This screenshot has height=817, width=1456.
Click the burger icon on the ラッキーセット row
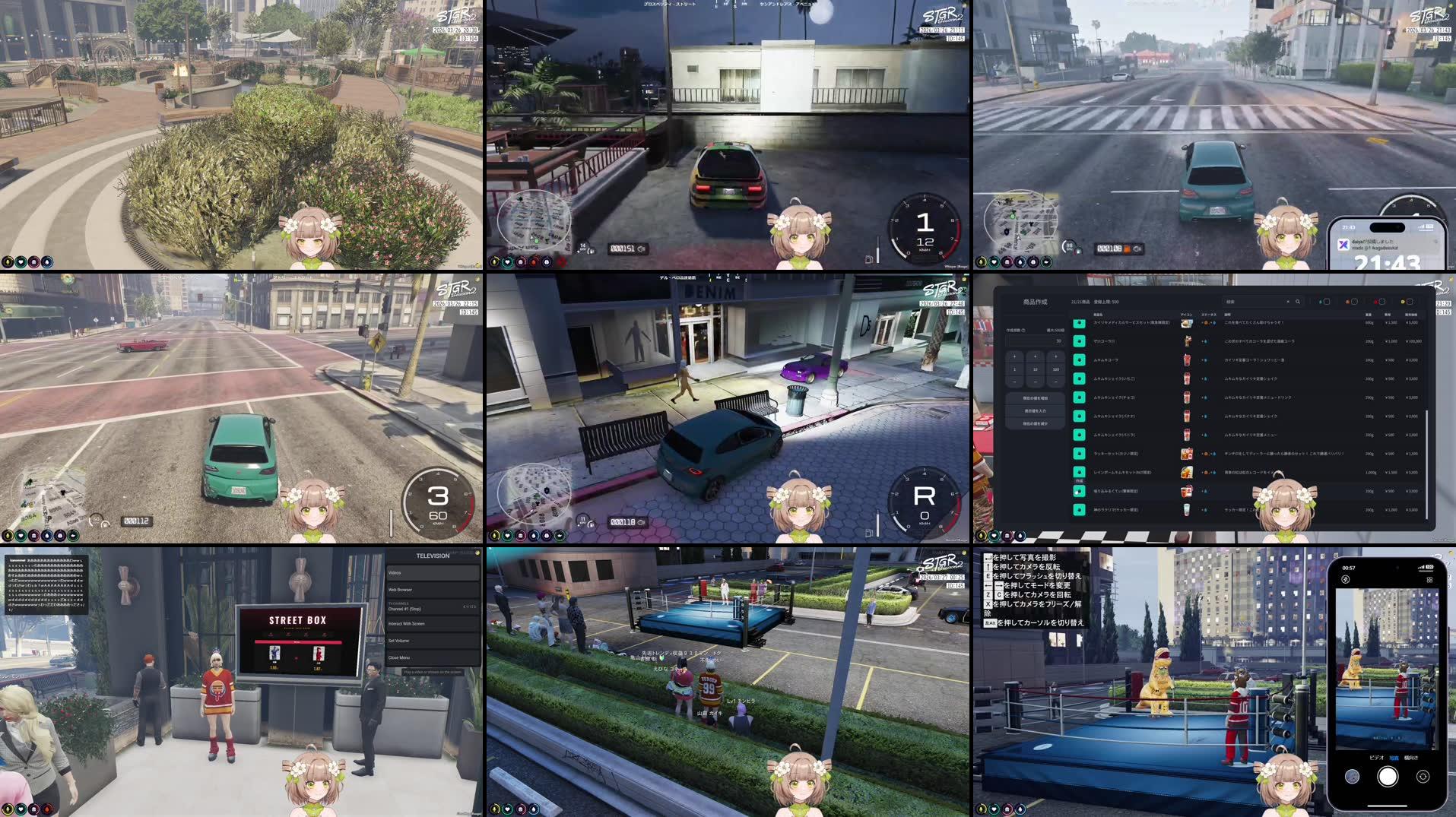coord(1186,454)
